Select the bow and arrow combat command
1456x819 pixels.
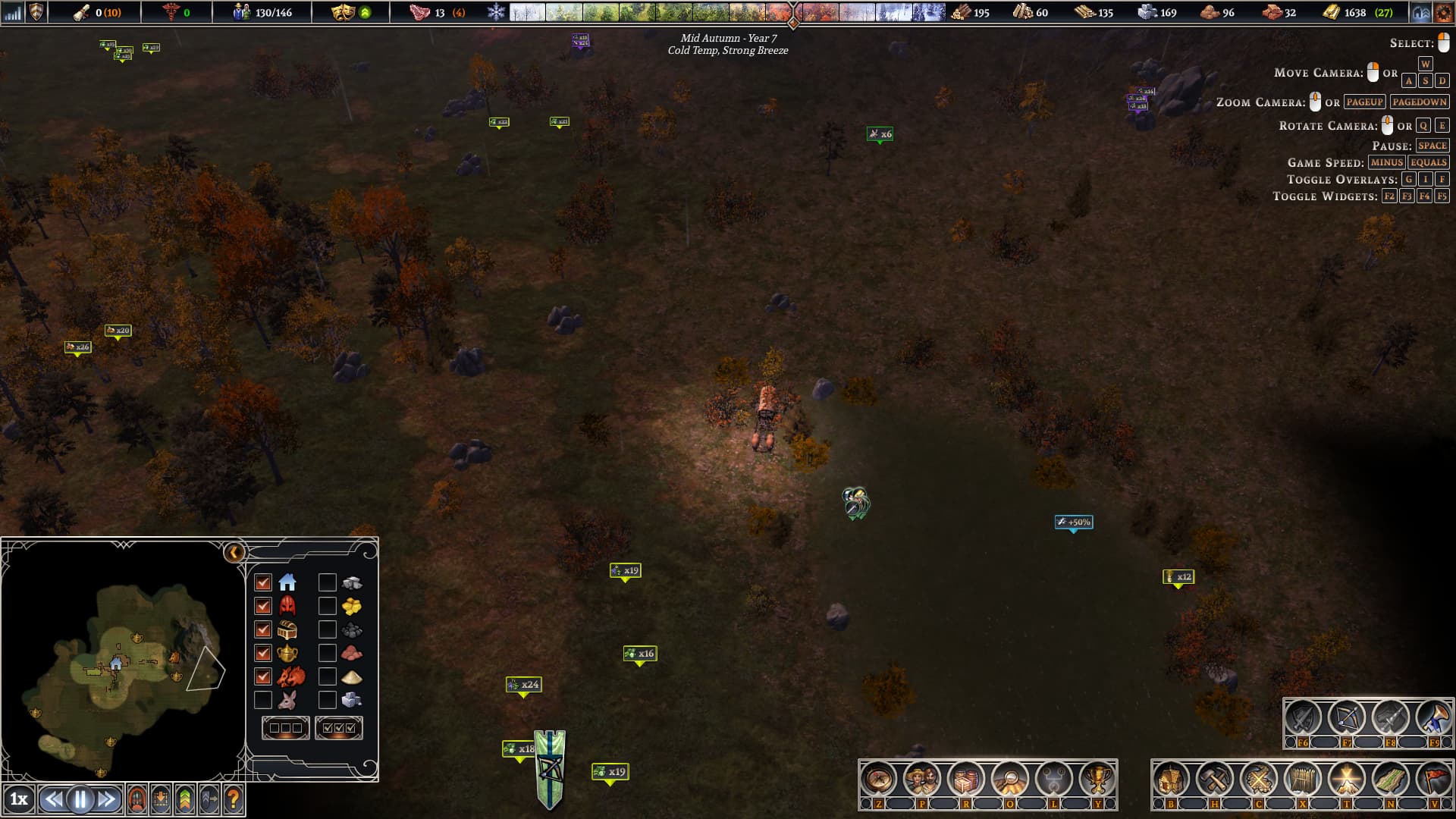click(x=1346, y=717)
